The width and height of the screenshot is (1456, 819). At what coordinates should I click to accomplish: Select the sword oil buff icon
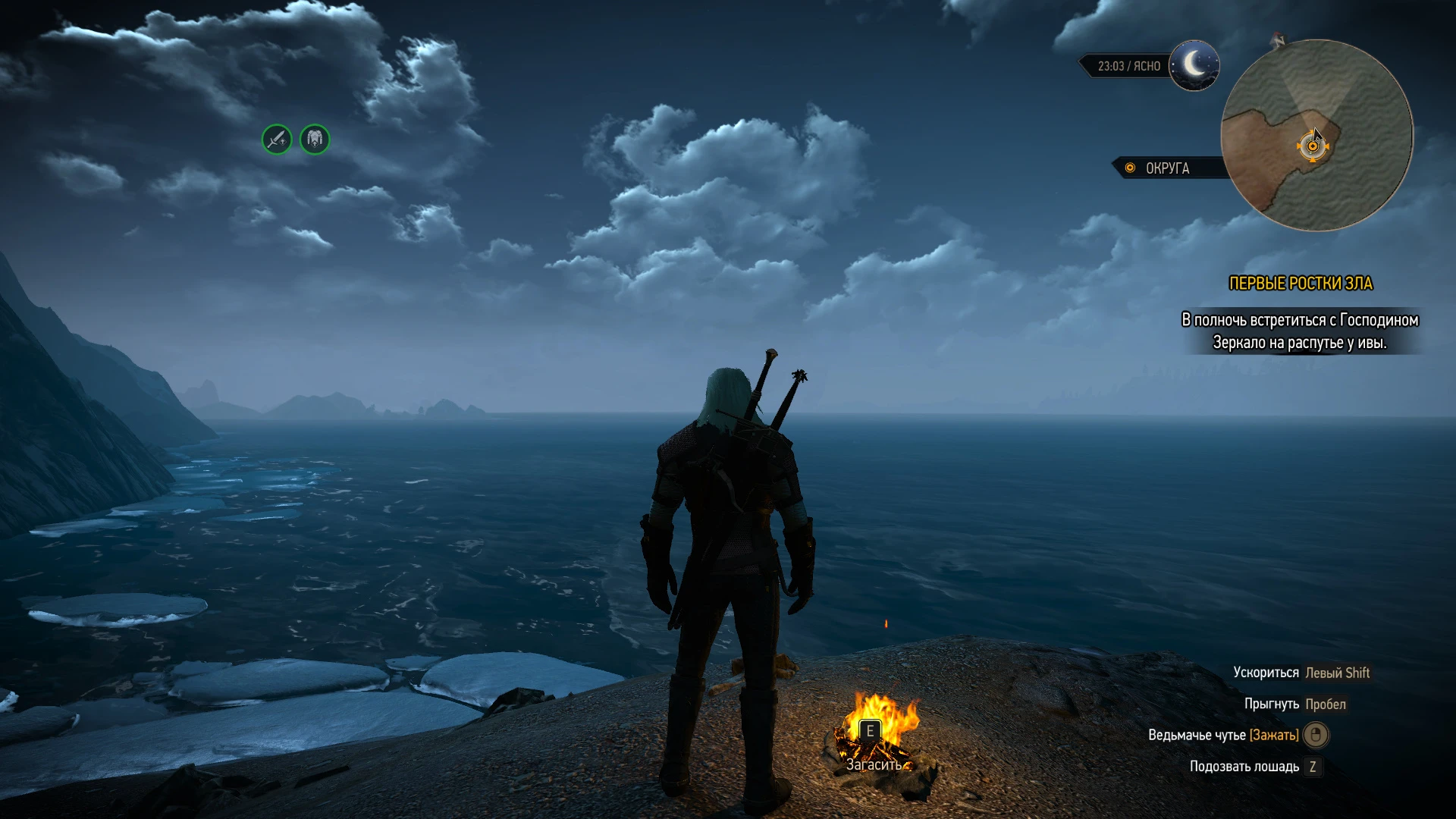[x=276, y=140]
